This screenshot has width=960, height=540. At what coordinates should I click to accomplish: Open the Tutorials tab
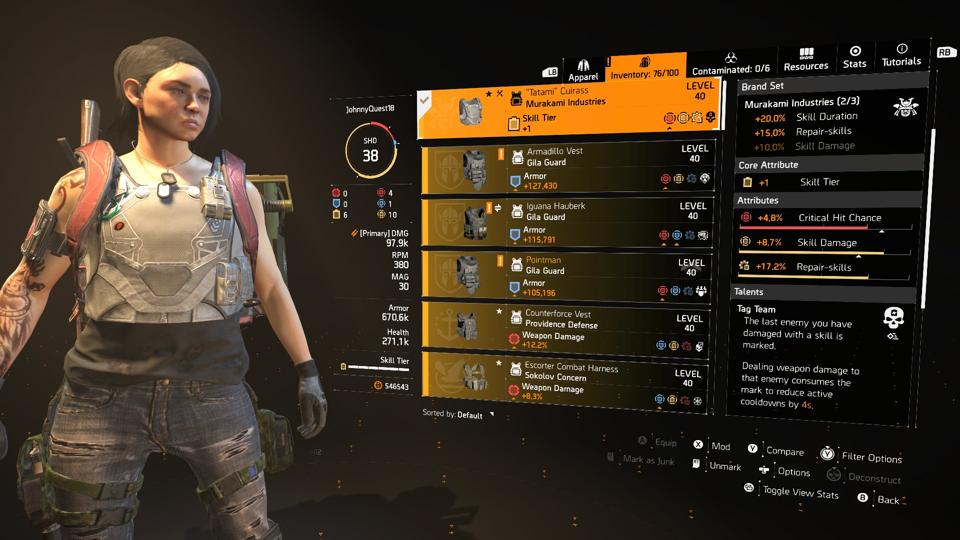point(901,56)
